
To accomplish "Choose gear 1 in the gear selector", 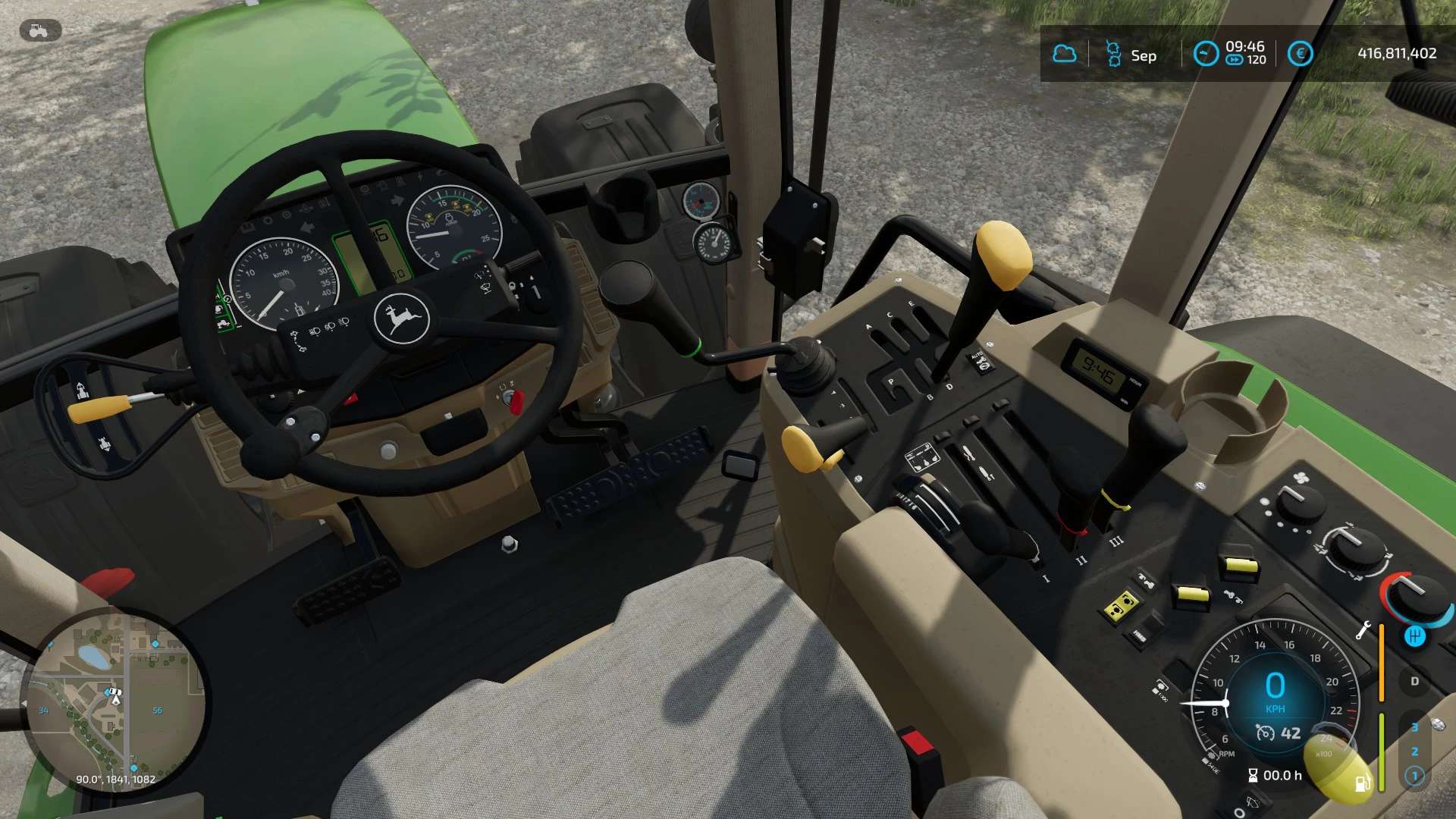I will pyautogui.click(x=1414, y=776).
